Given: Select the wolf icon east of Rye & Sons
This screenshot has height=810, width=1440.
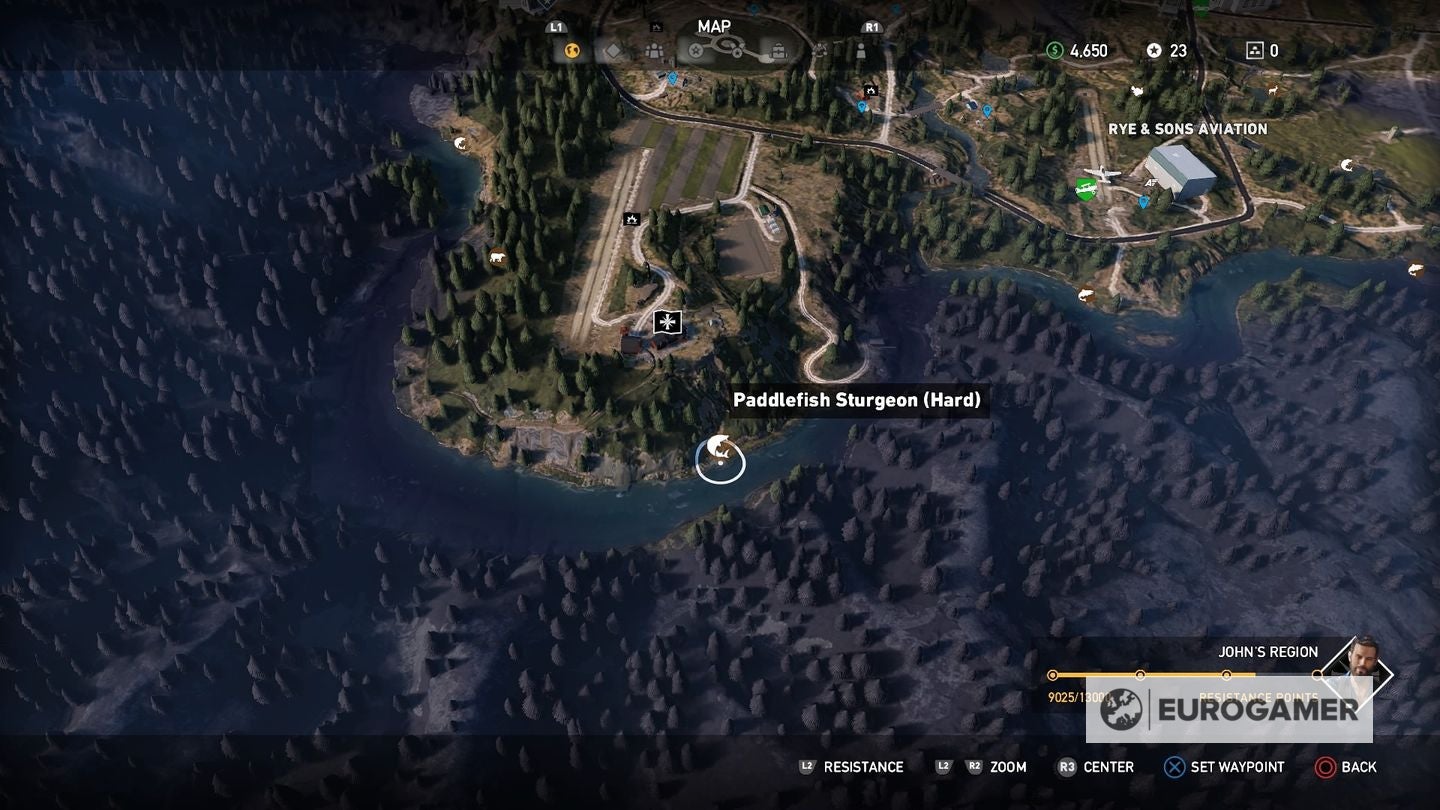Looking at the screenshot, I should [1346, 165].
